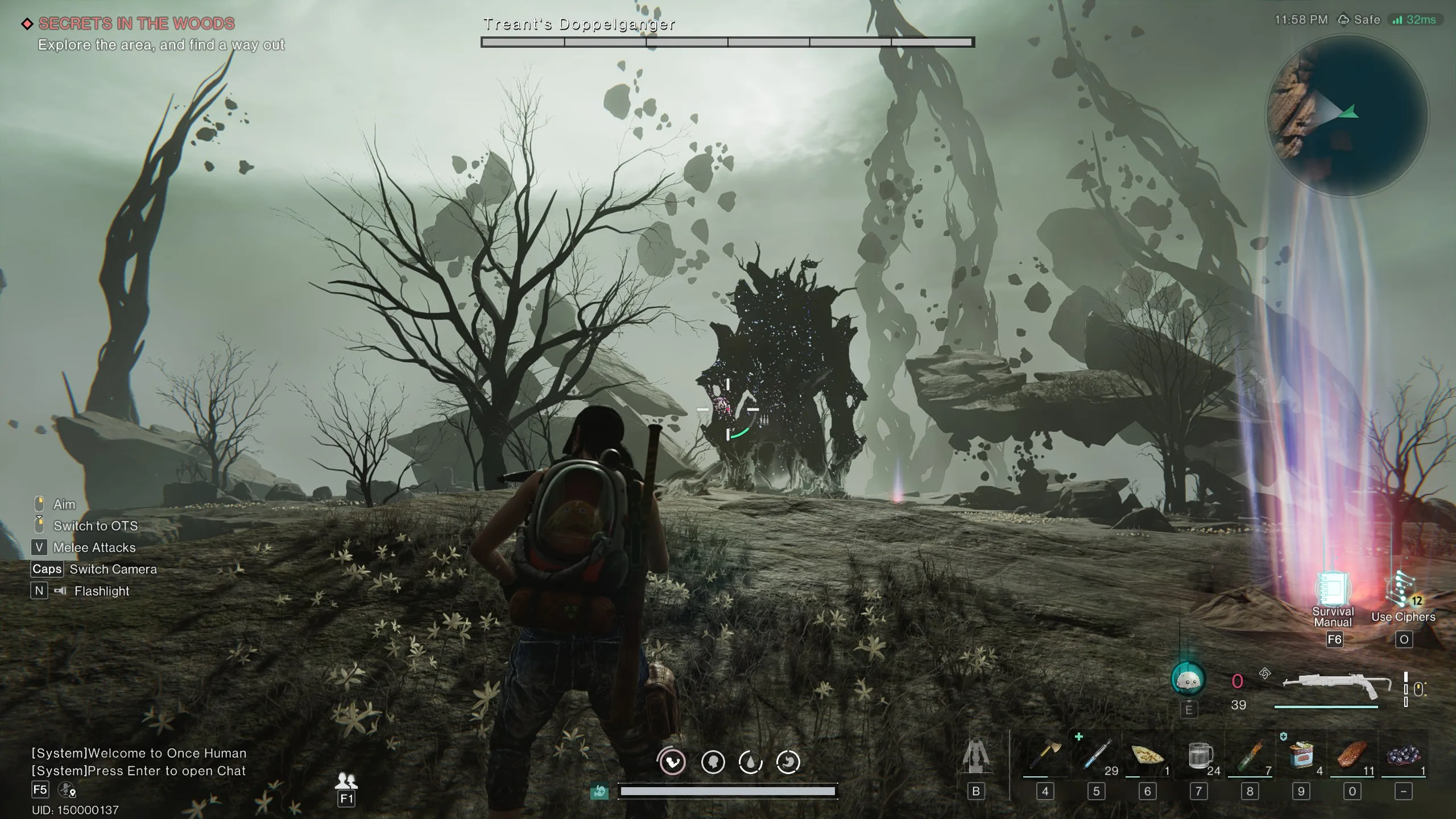Activate the white blob deviation companion
The width and height of the screenshot is (1456, 819).
(x=1188, y=679)
